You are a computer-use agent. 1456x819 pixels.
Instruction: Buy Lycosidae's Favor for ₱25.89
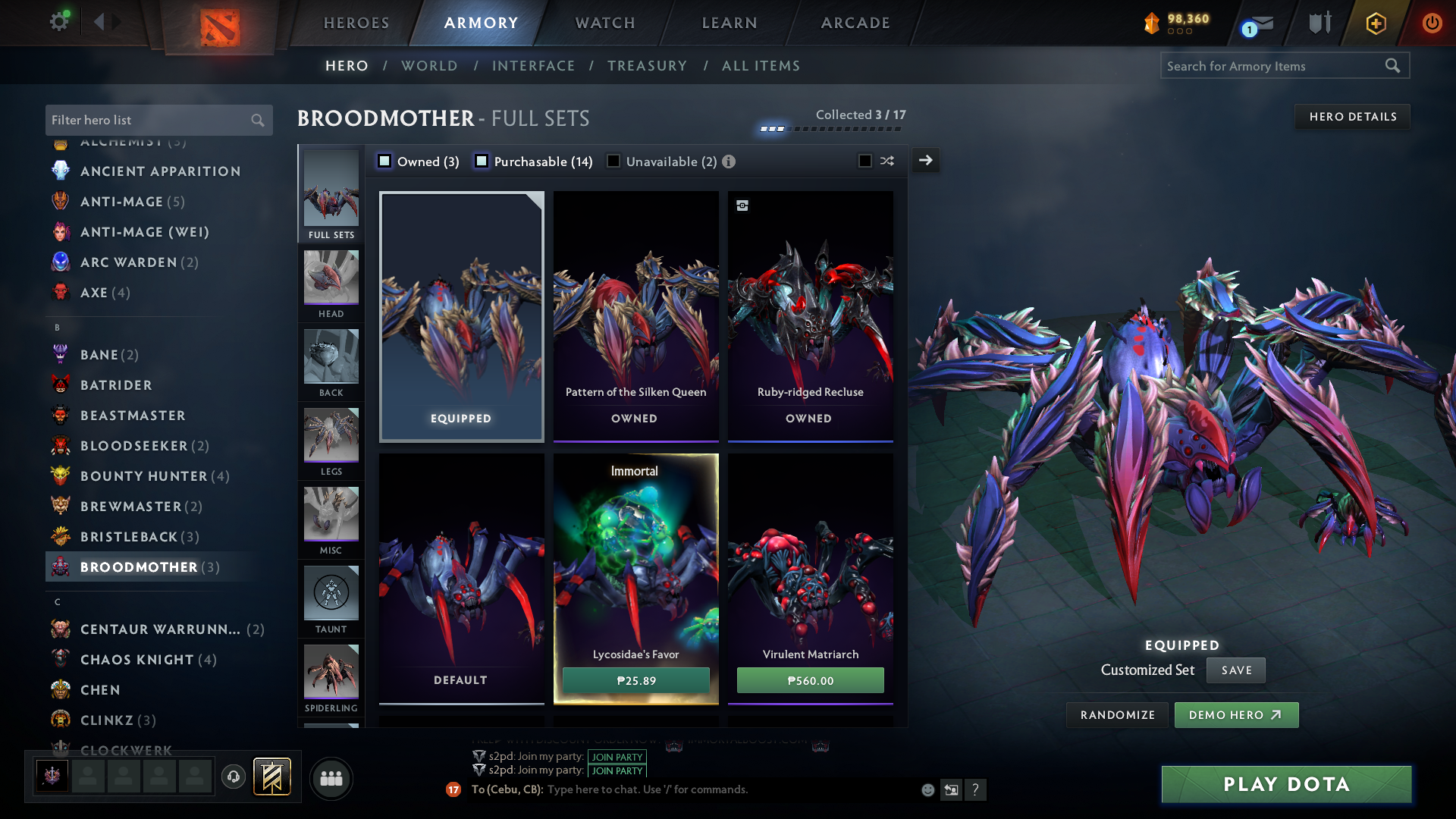(635, 680)
